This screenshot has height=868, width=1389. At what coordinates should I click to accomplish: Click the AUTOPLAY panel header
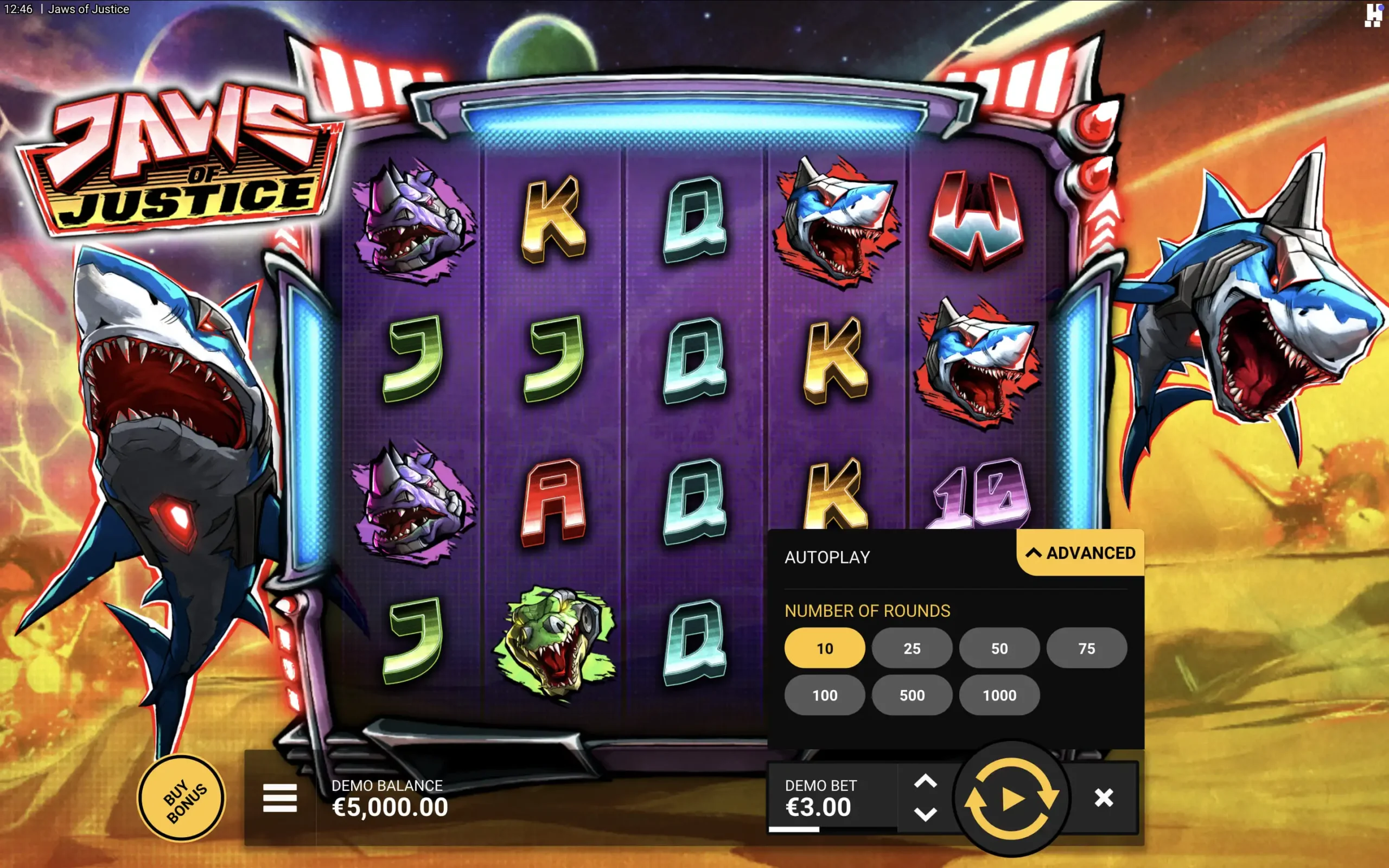(827, 557)
